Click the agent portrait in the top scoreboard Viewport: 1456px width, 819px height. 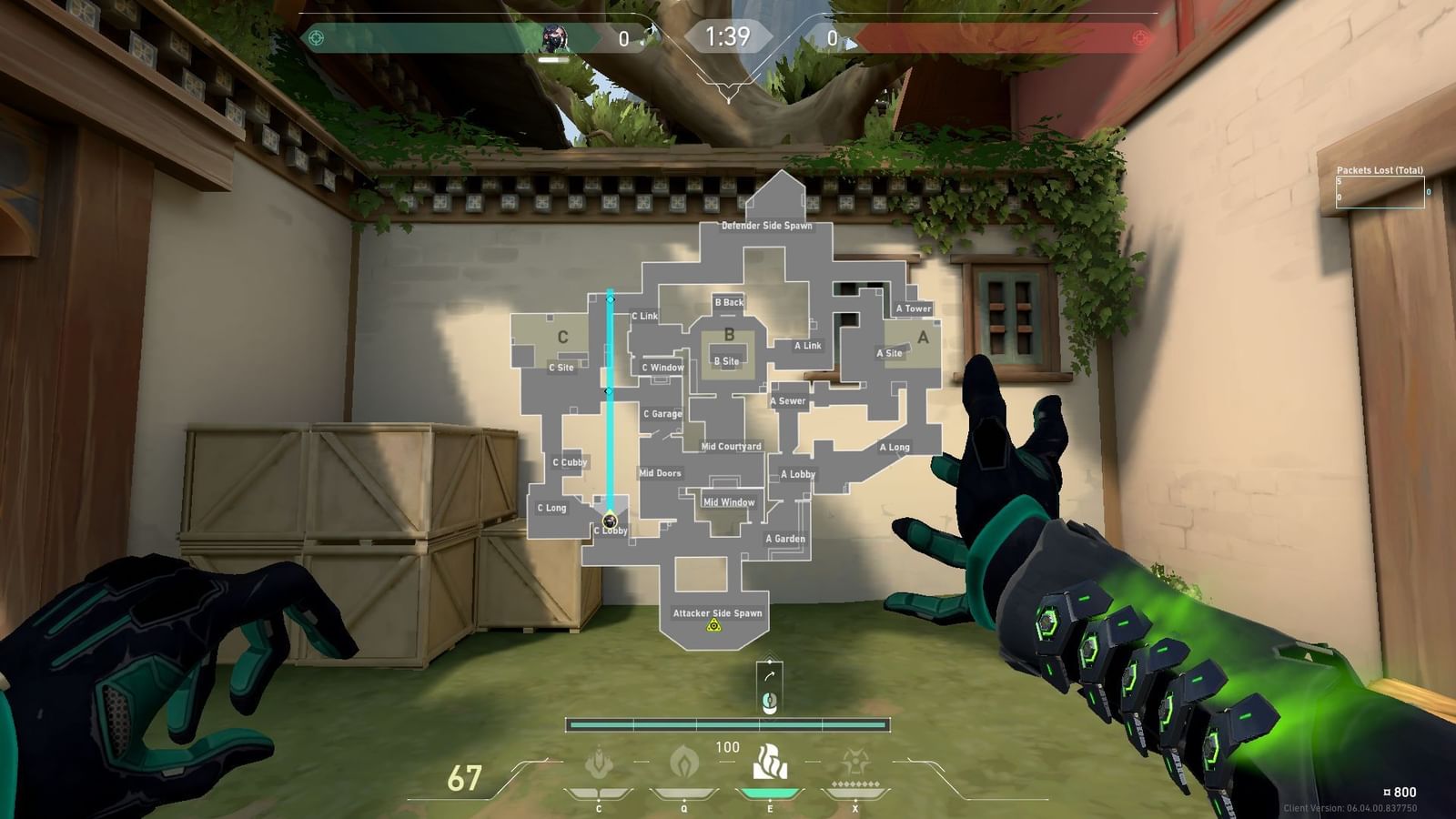coord(555,36)
